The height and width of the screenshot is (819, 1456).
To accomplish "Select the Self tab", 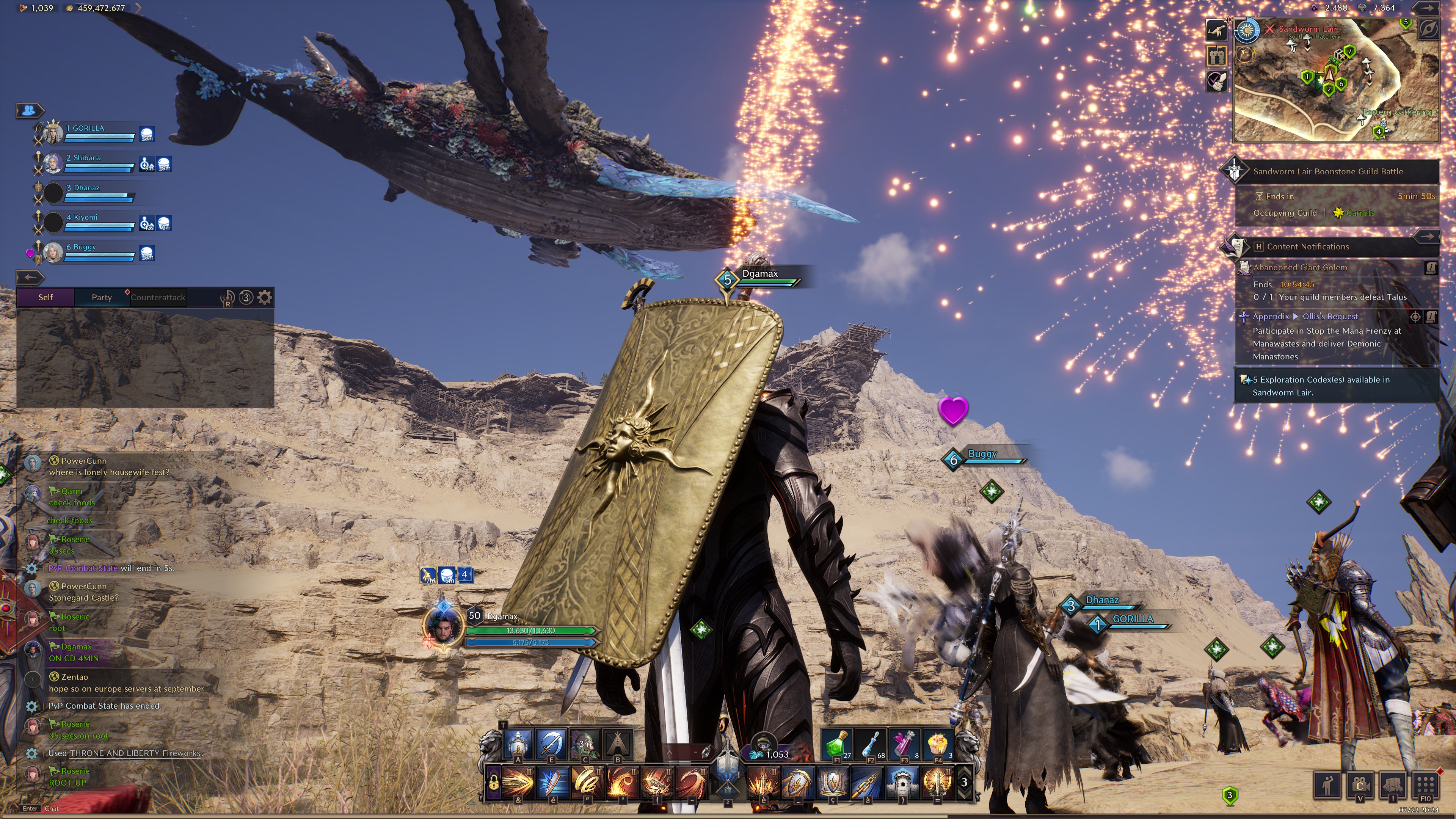I will pyautogui.click(x=45, y=297).
